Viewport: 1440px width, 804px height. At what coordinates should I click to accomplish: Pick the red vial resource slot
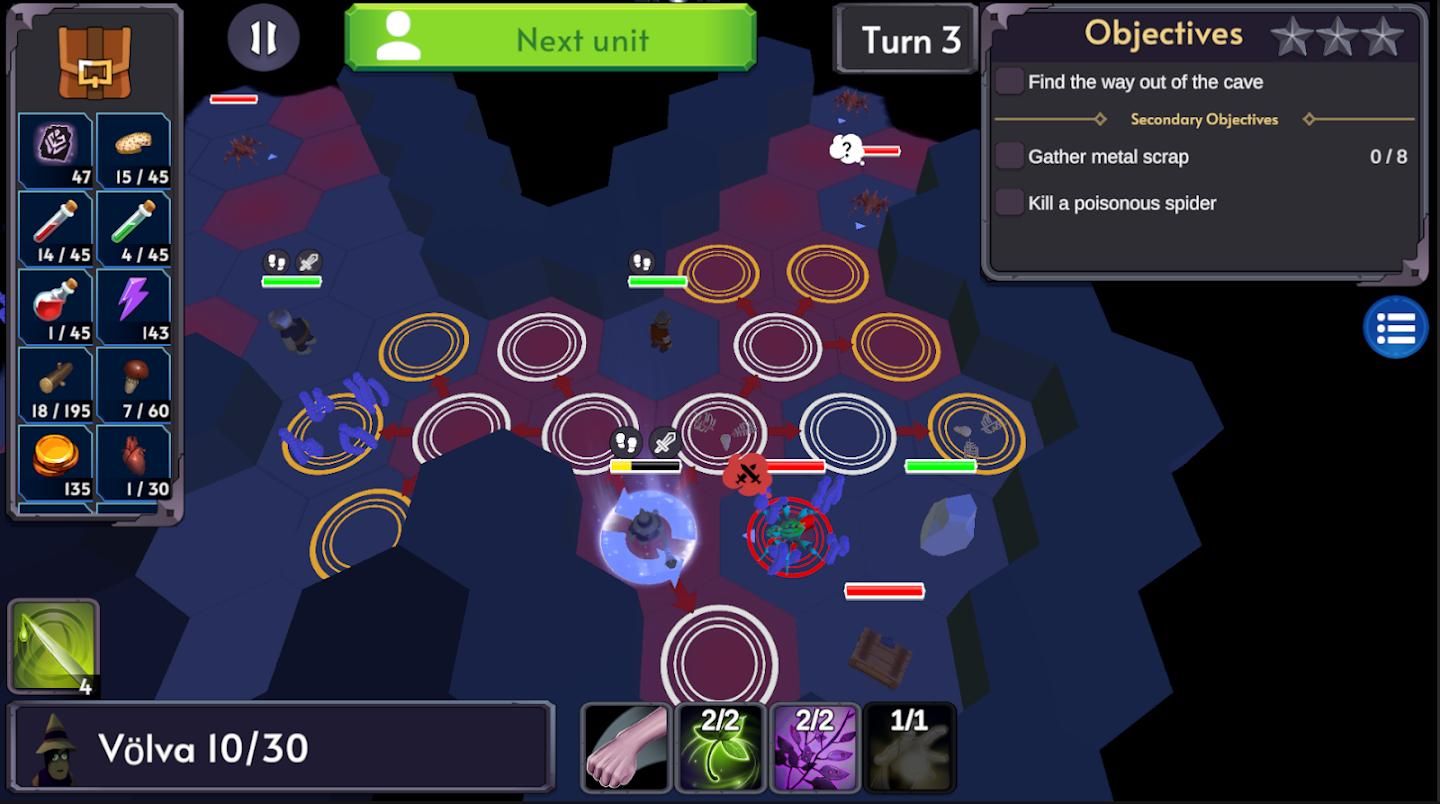(x=56, y=228)
